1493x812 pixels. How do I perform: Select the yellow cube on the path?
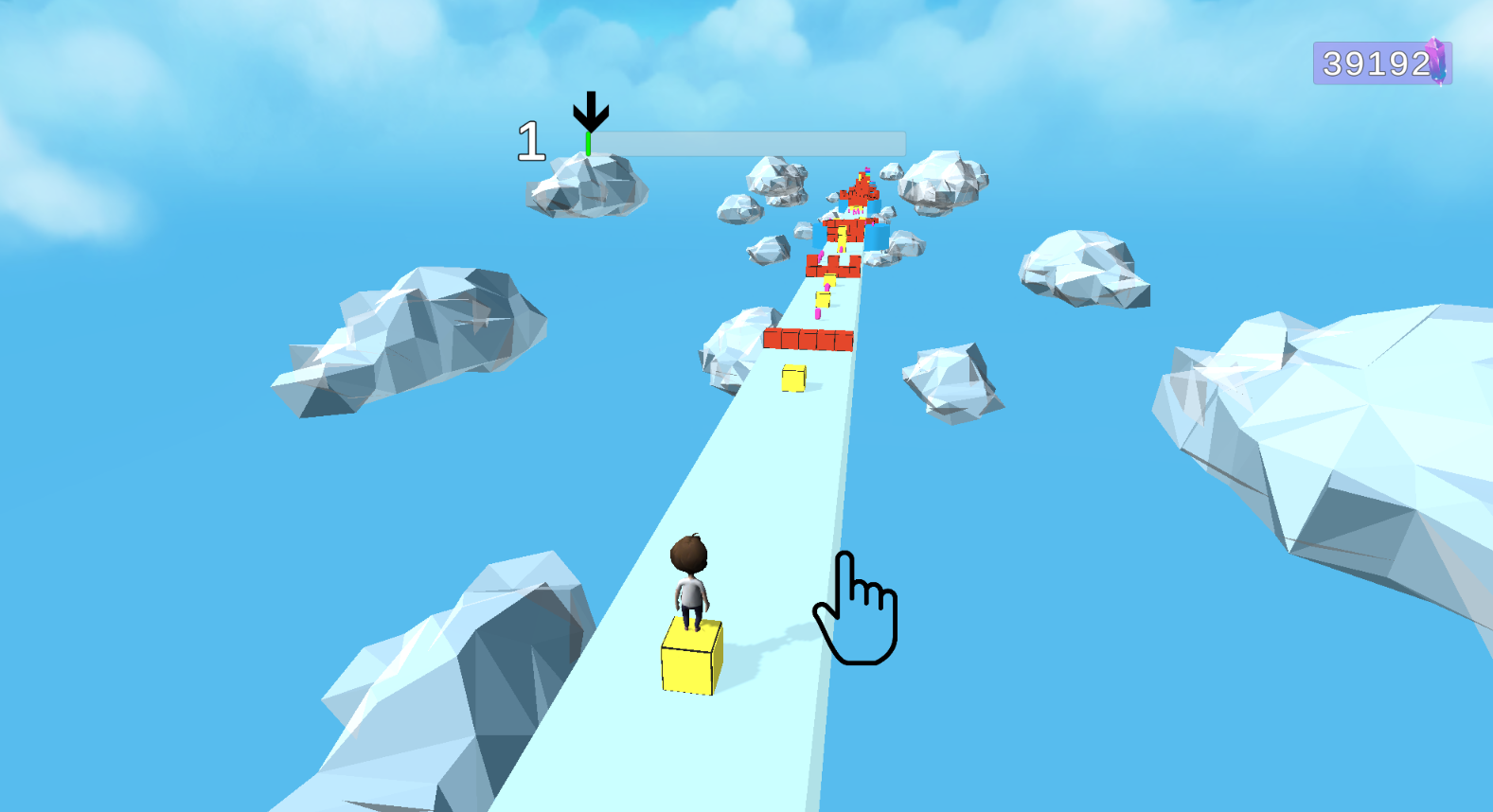pos(791,378)
